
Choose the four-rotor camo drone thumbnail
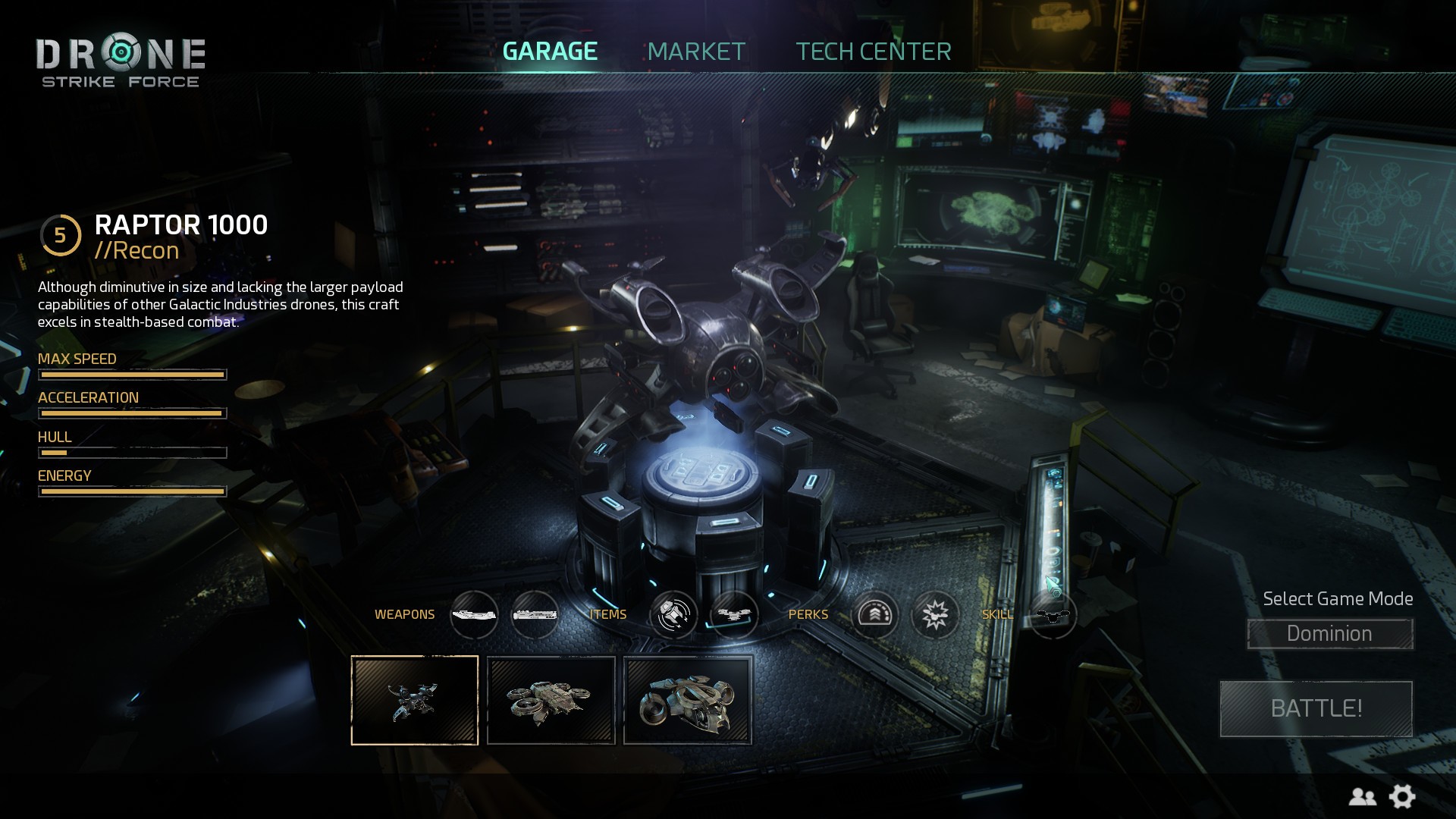551,700
